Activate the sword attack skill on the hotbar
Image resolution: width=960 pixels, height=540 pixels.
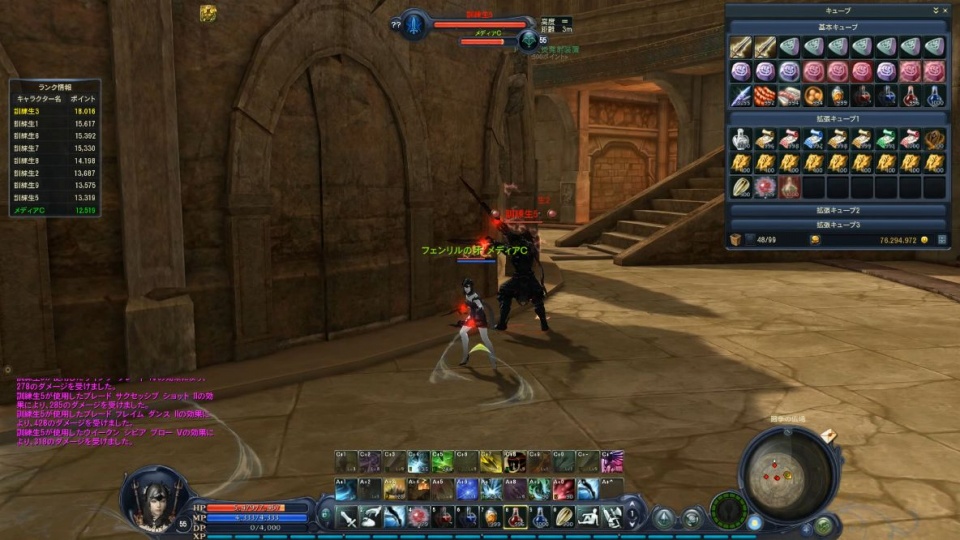point(346,517)
